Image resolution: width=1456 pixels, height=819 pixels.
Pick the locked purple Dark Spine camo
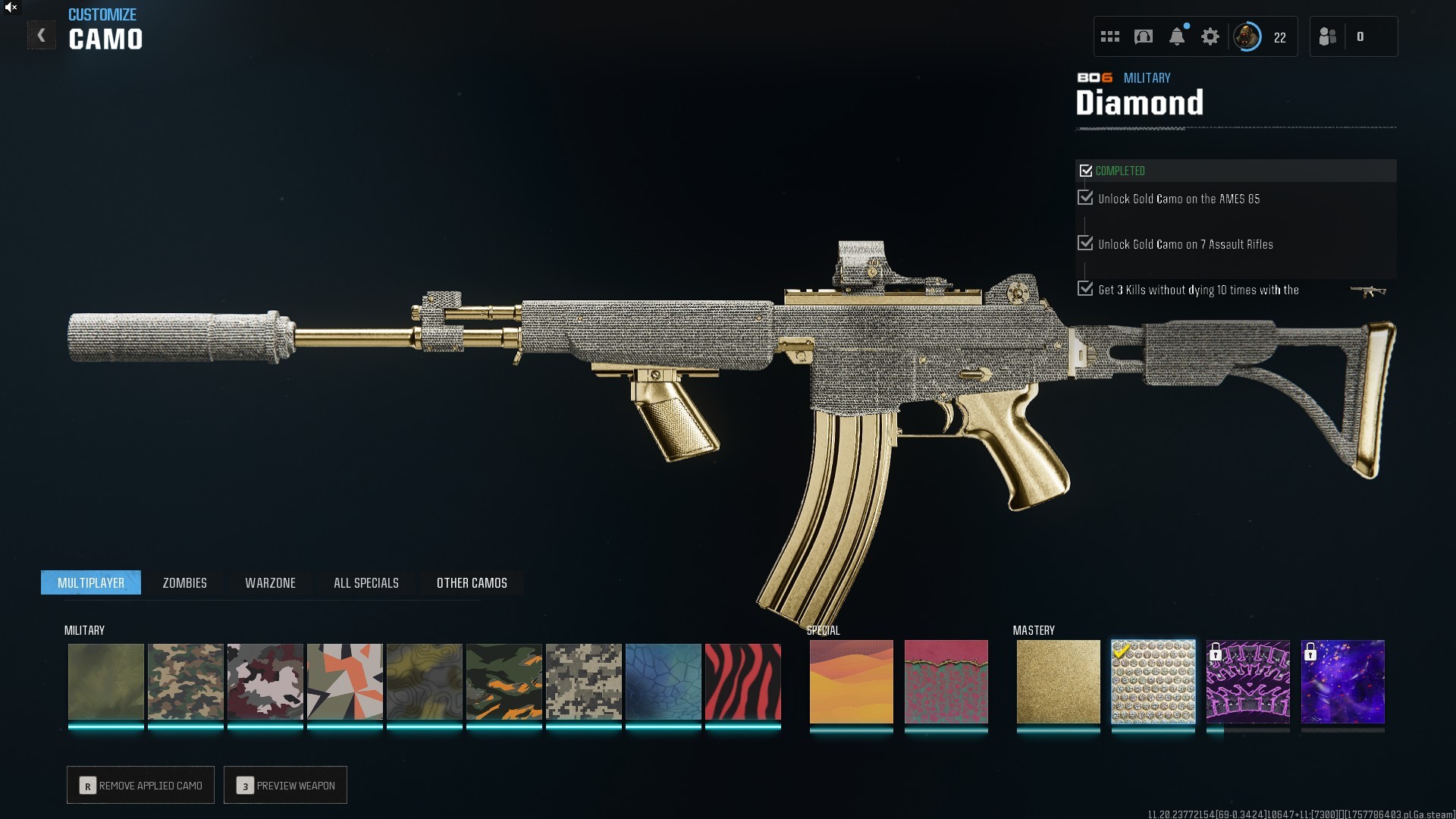(x=1247, y=682)
